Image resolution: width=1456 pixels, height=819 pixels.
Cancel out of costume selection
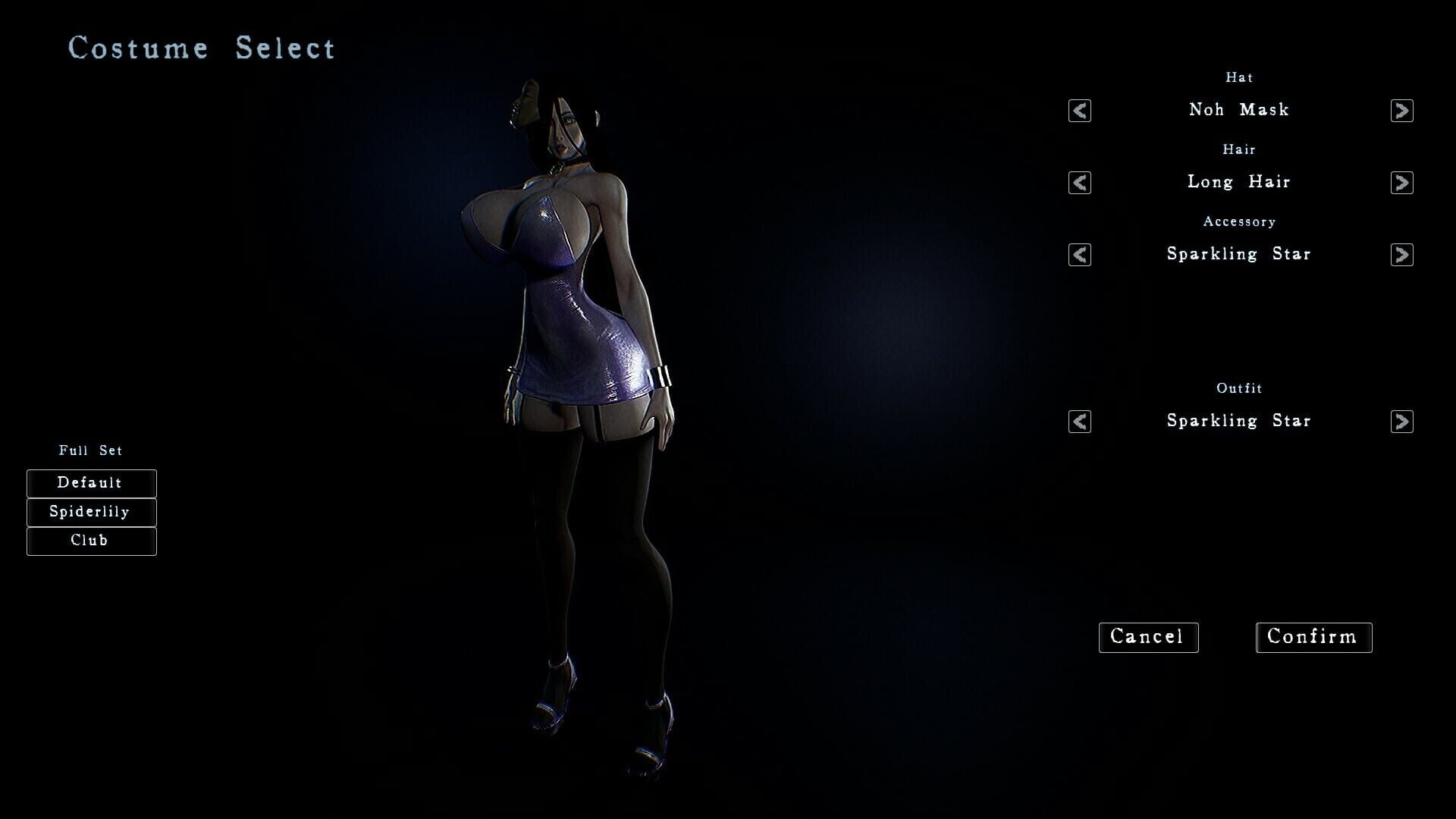(x=1148, y=637)
